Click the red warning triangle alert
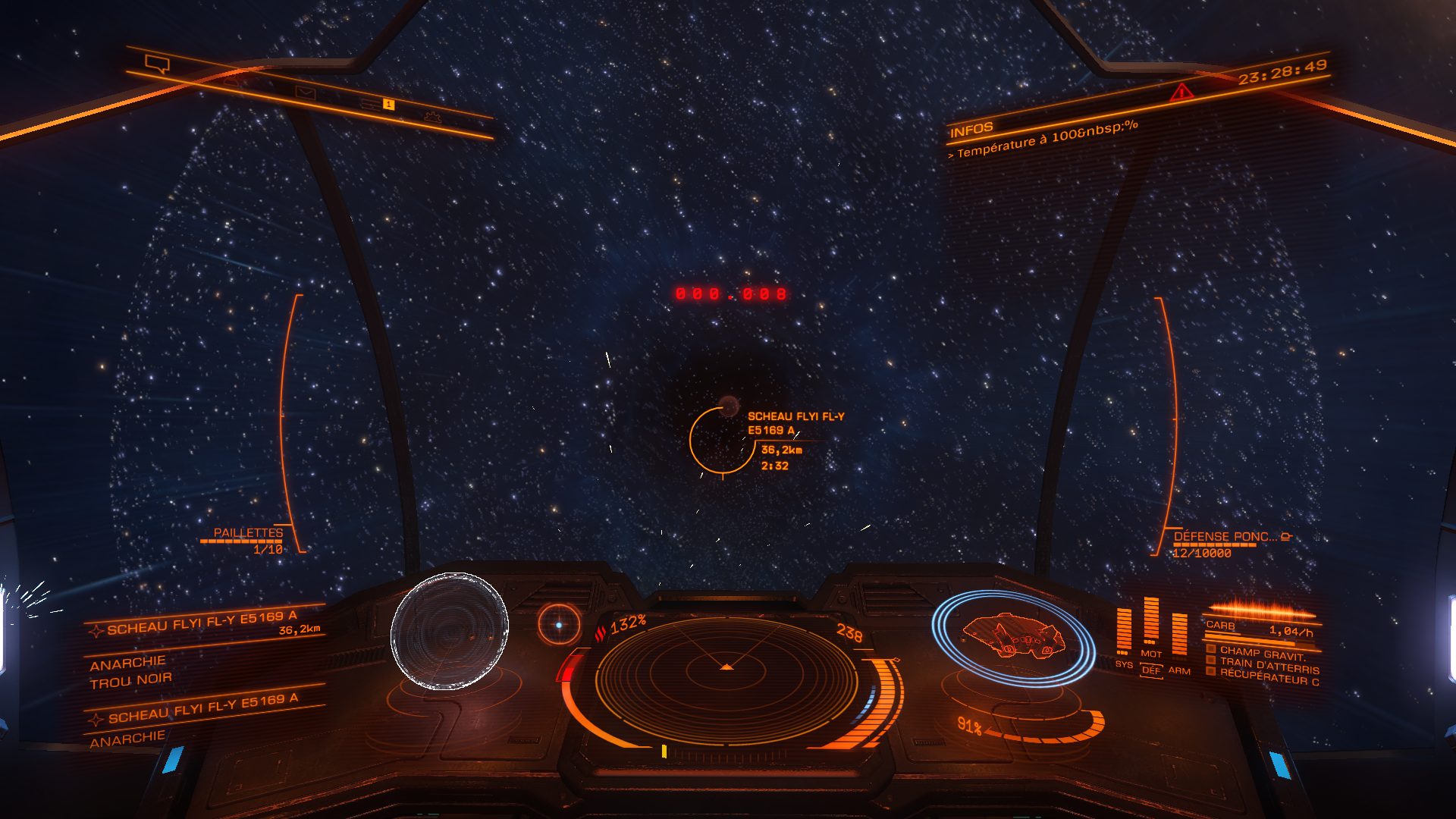1456x819 pixels. coord(1181,93)
